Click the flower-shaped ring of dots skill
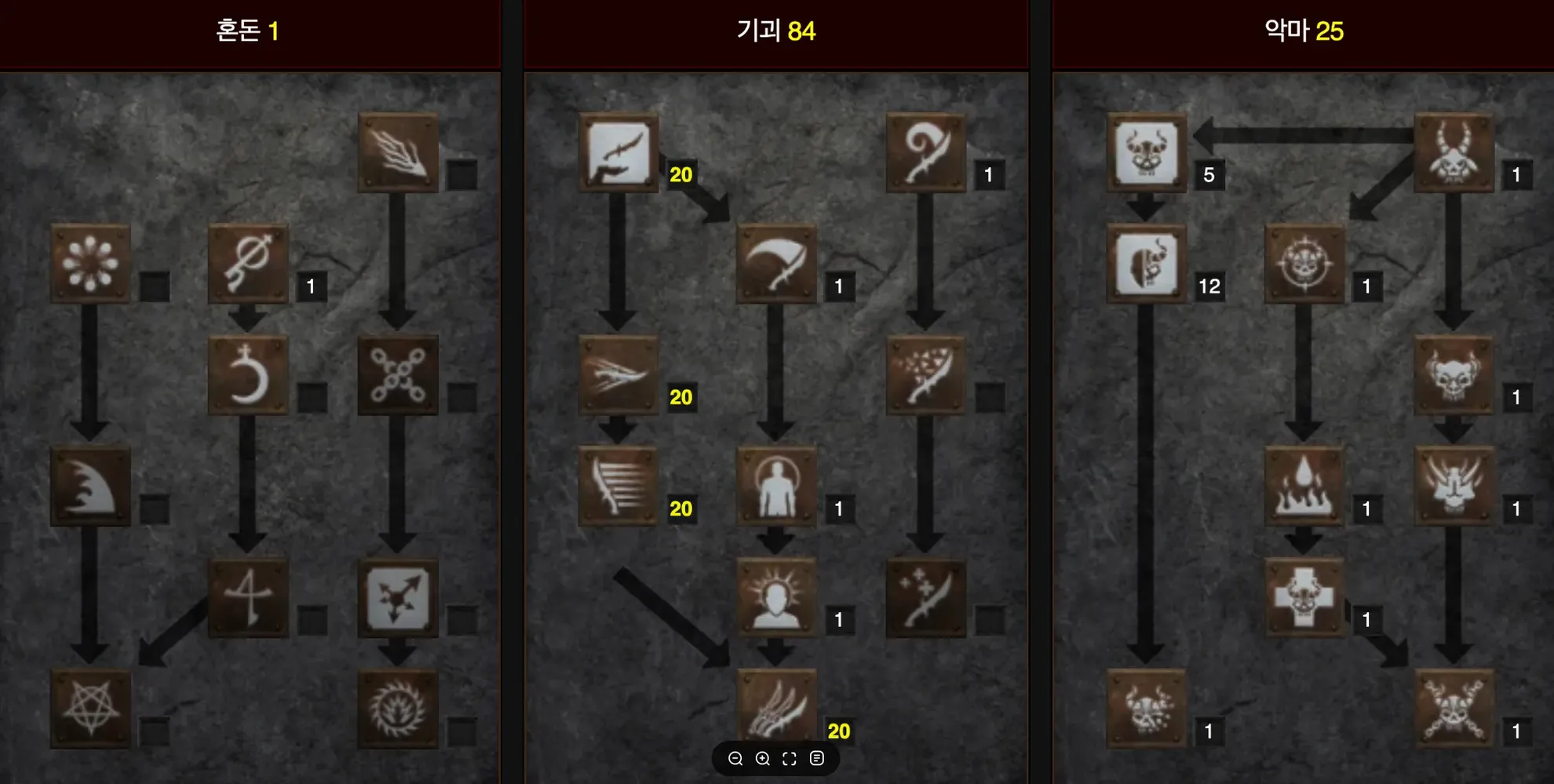1554x784 pixels. click(x=90, y=264)
